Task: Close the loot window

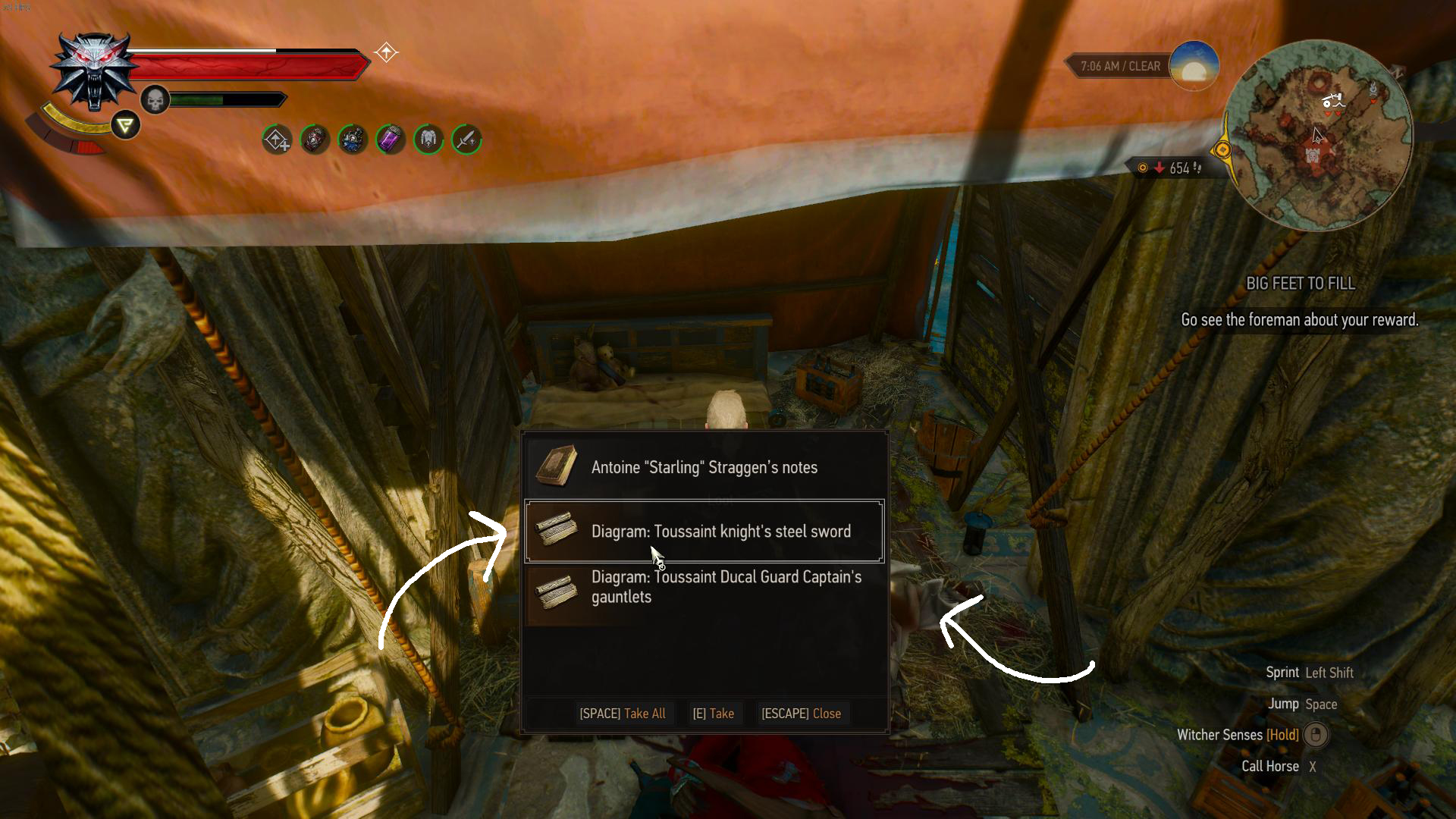Action: (801, 714)
